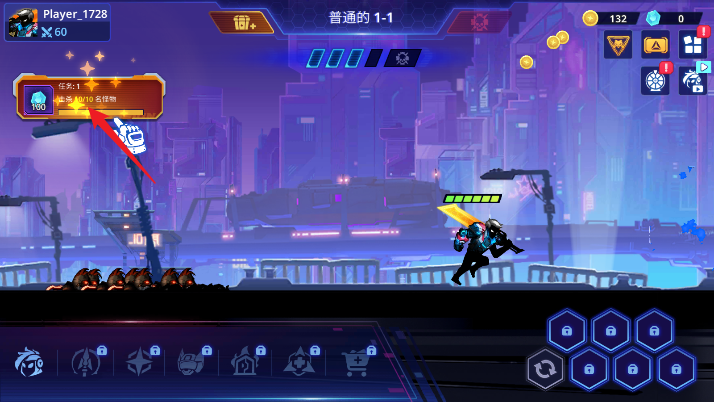Open the Player_1728 profile avatar
Viewport: 714px width, 402px height.
(x=22, y=23)
